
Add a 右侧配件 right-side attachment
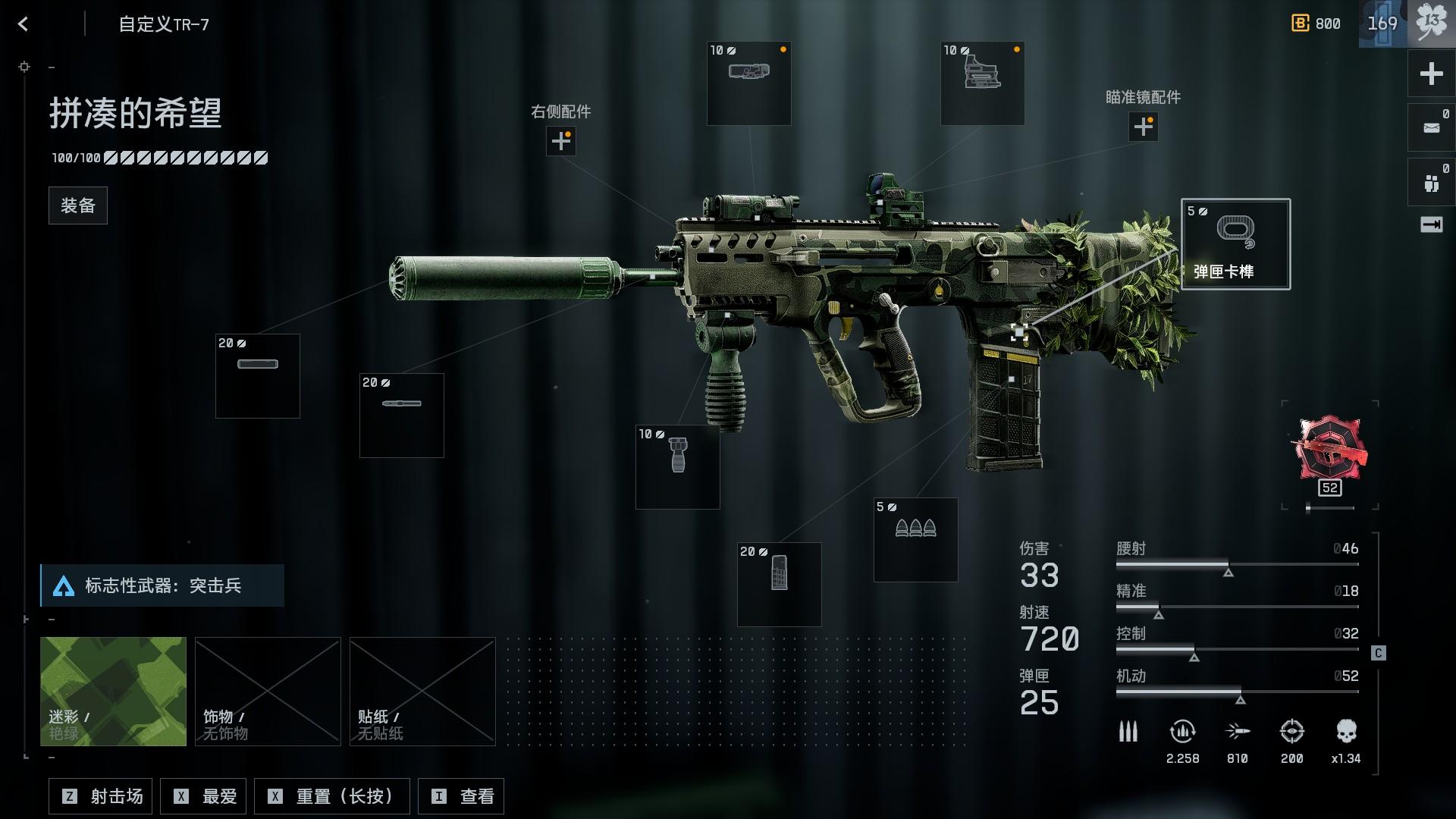[x=560, y=141]
